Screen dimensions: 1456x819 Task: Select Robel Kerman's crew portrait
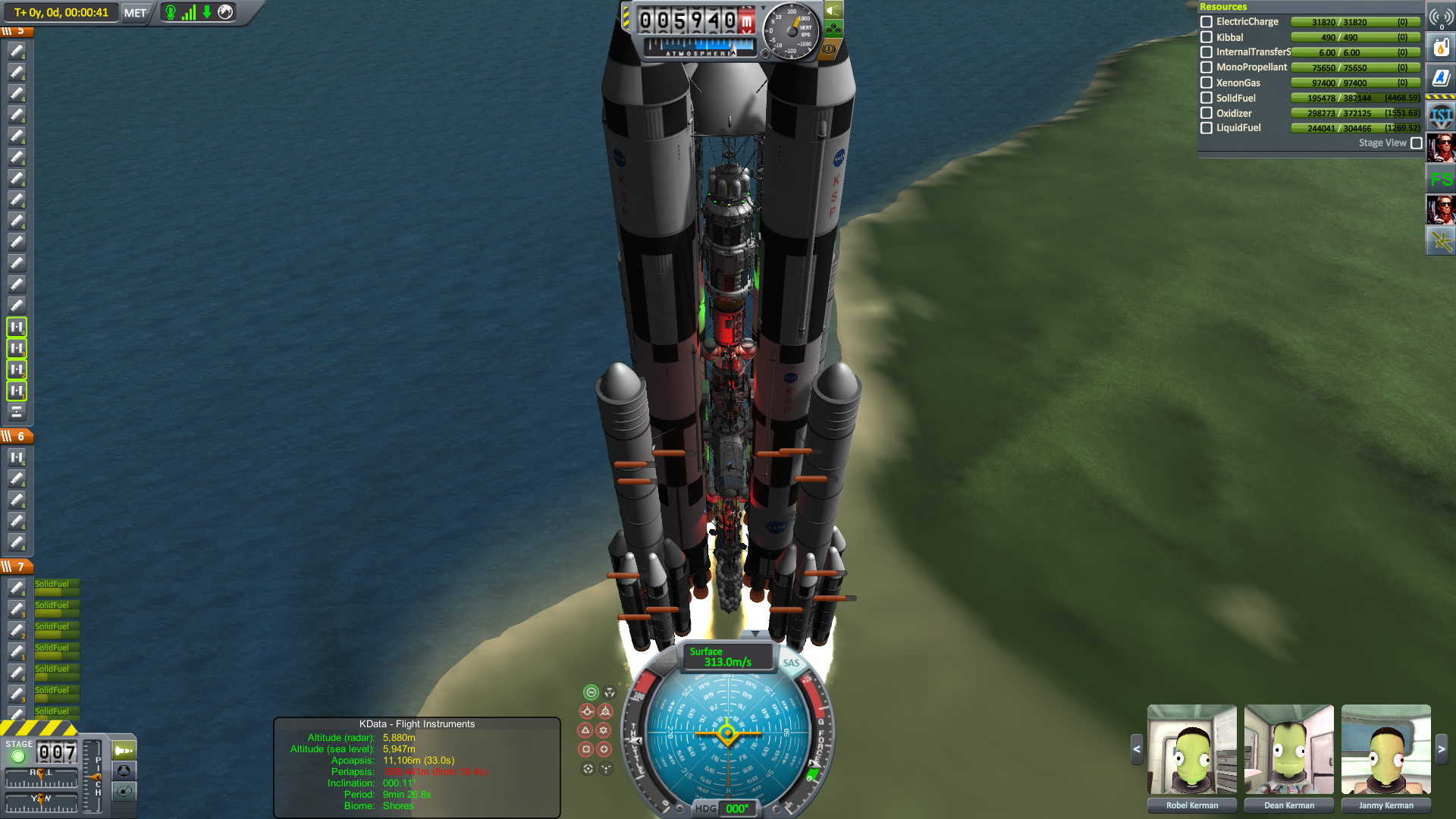[x=1192, y=749]
